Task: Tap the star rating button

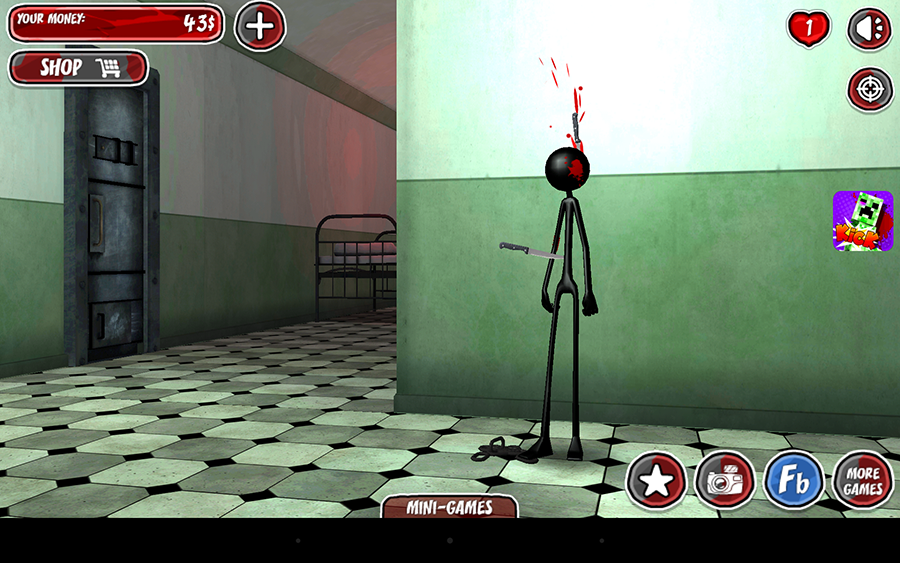Action: (x=656, y=482)
